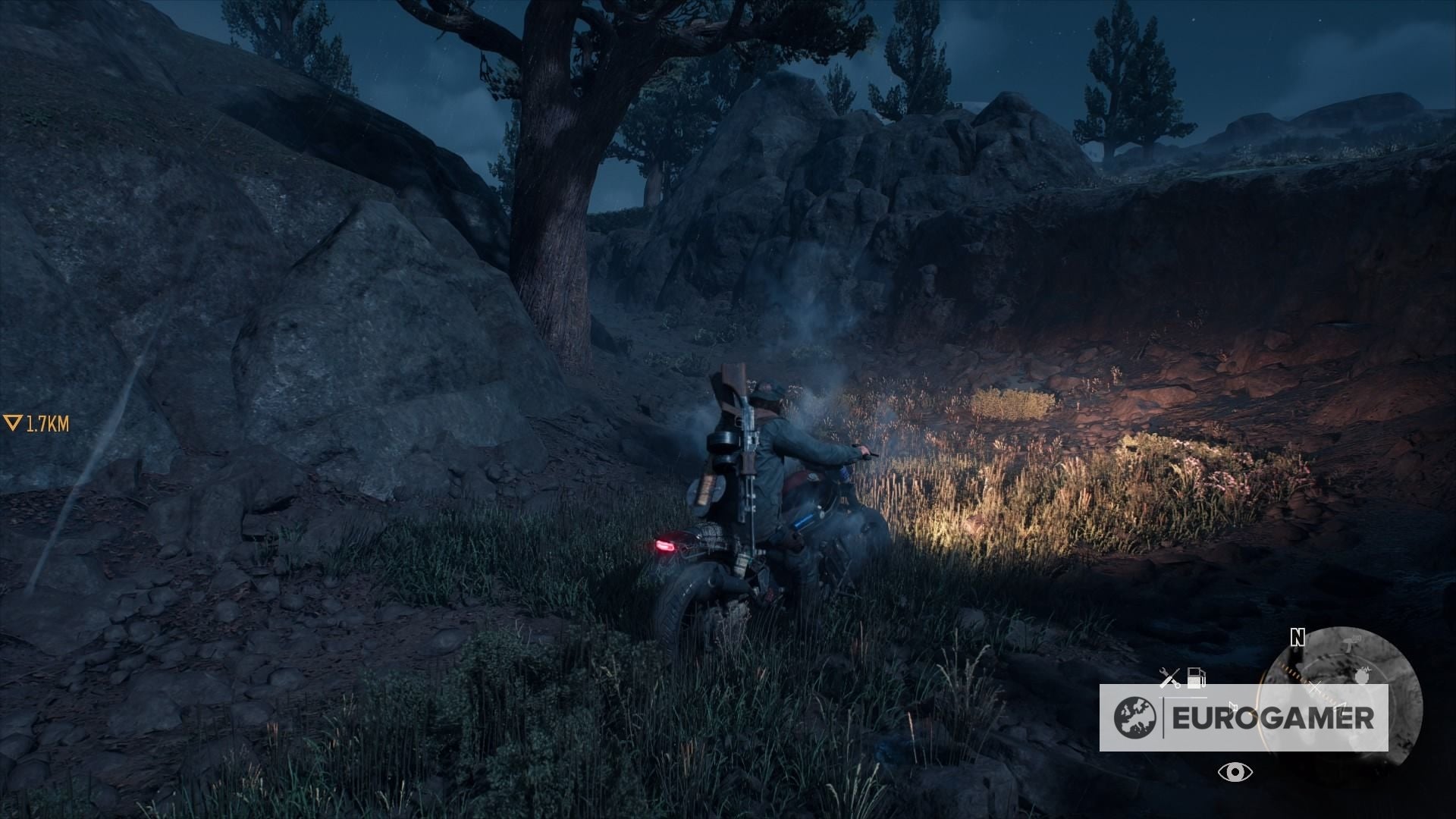Click the downward chevron of the waypoint marker

click(13, 422)
